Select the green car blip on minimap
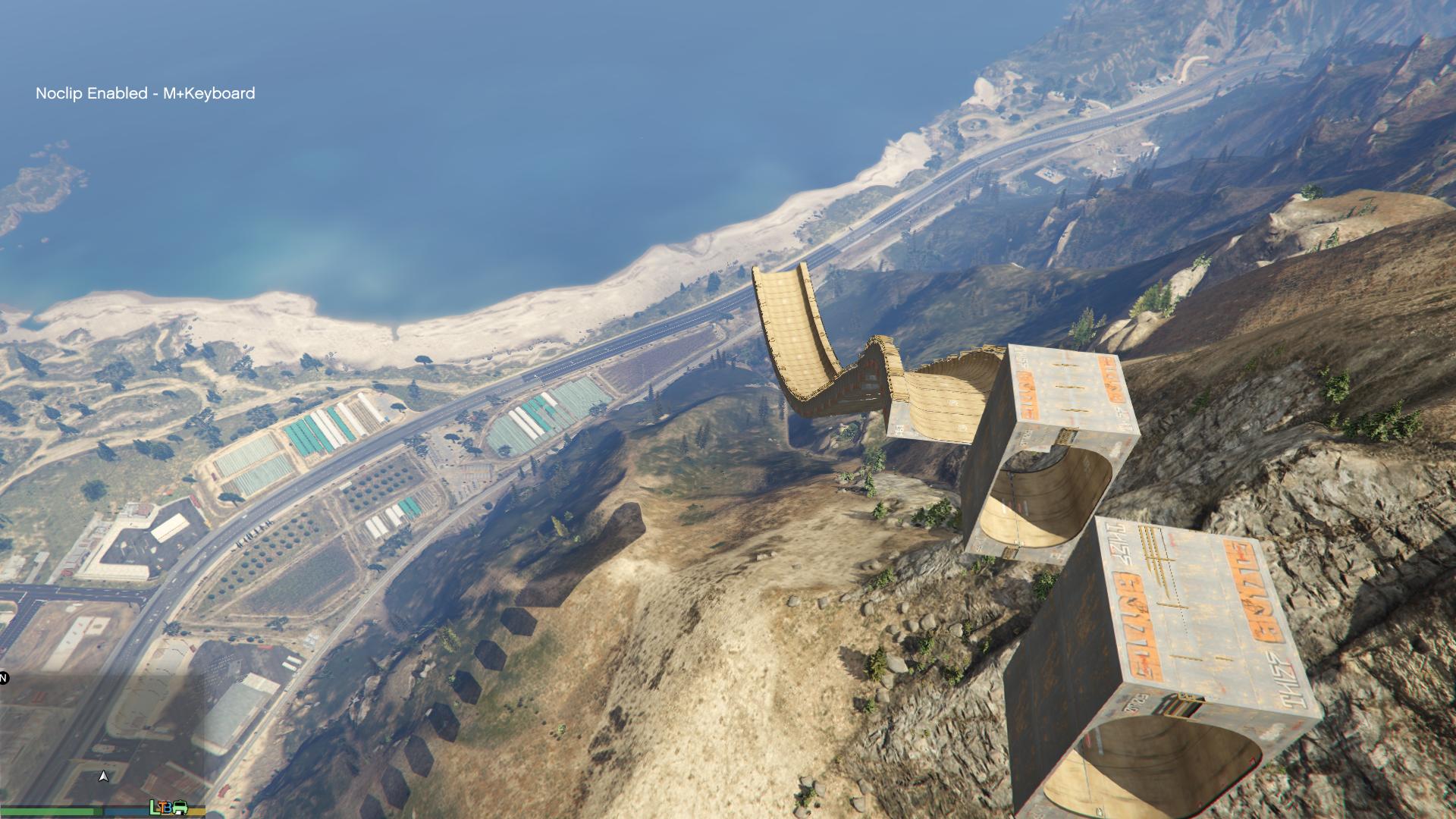 point(180,808)
